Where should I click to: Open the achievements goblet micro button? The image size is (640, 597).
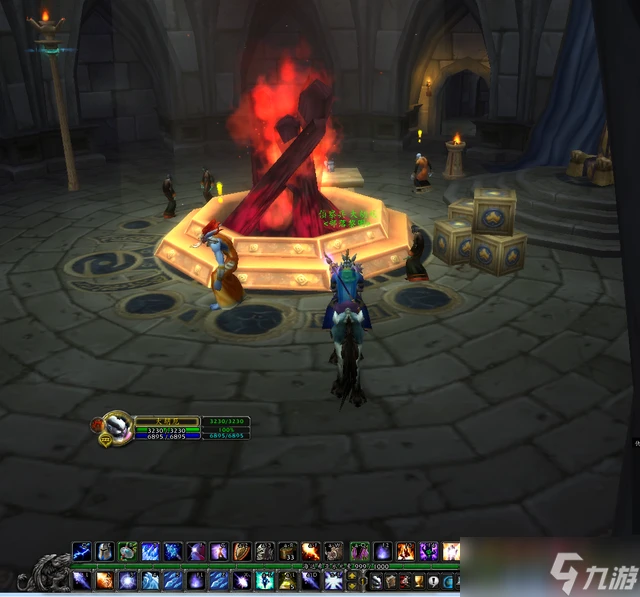pos(418,581)
